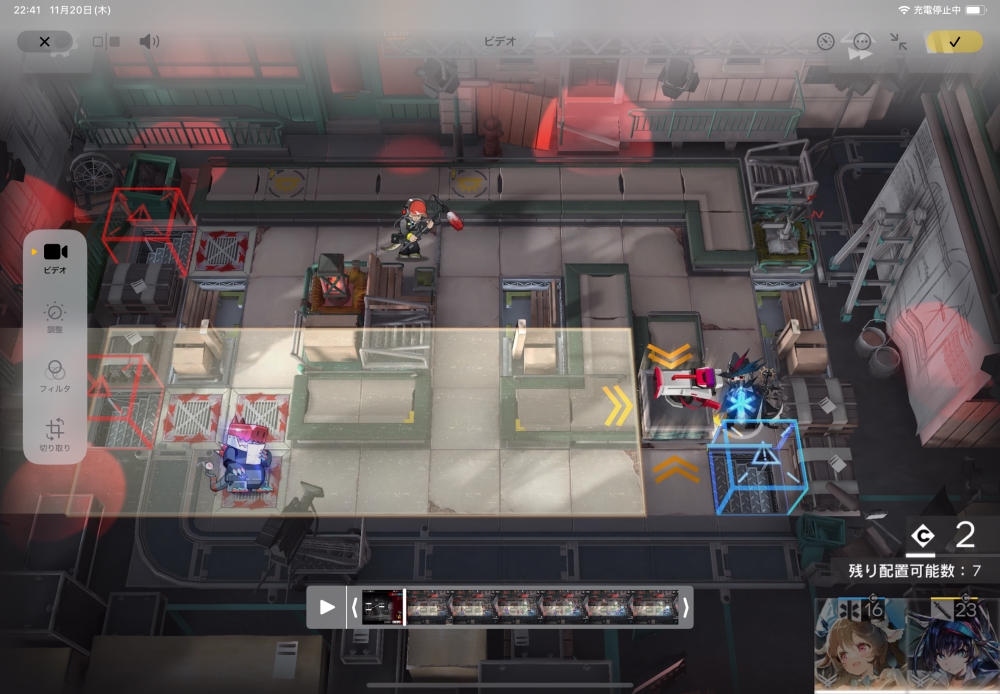Open the ellipsis more-options menu
The width and height of the screenshot is (1000, 694).
pos(862,41)
